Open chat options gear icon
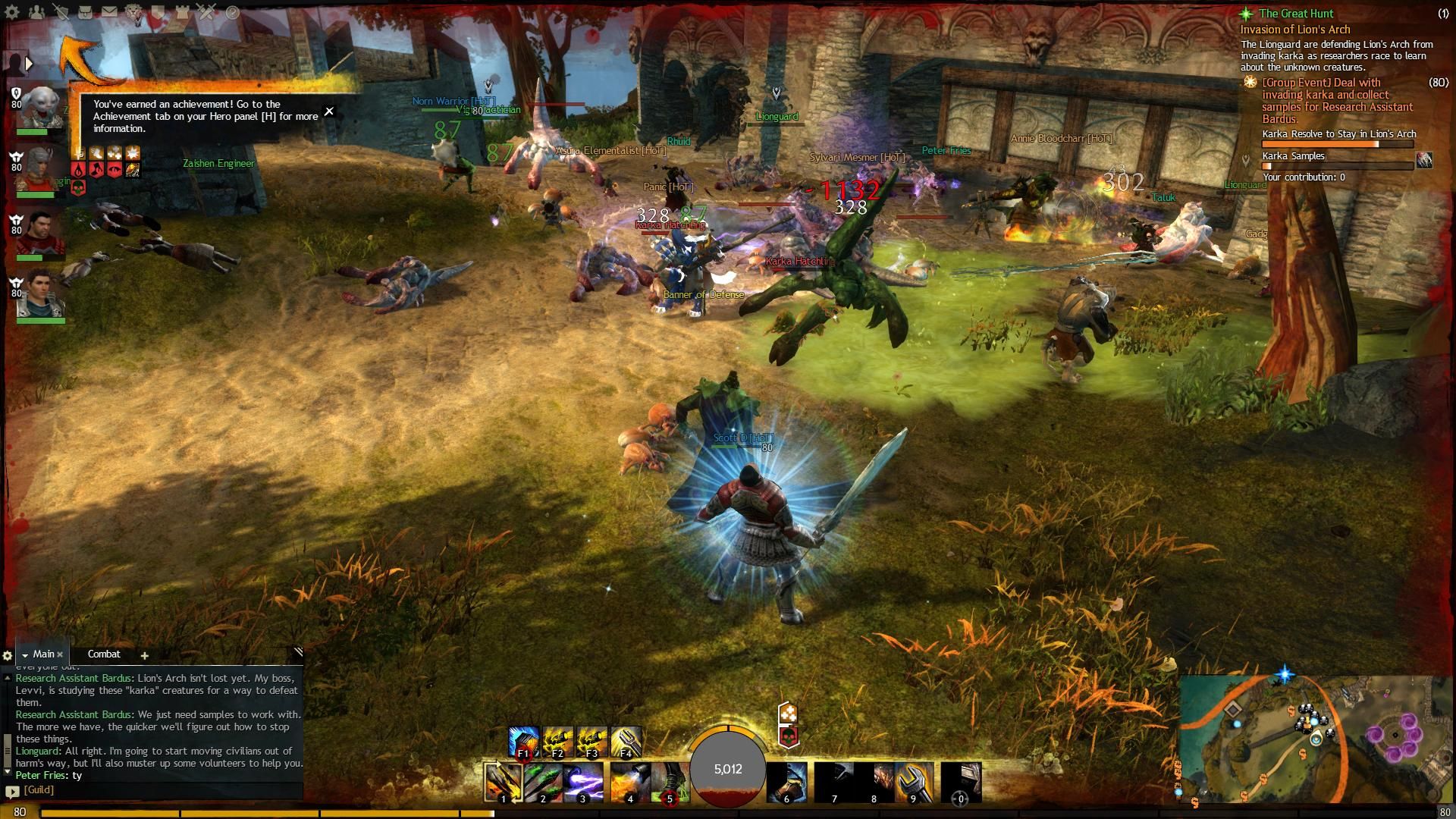 coord(8,655)
